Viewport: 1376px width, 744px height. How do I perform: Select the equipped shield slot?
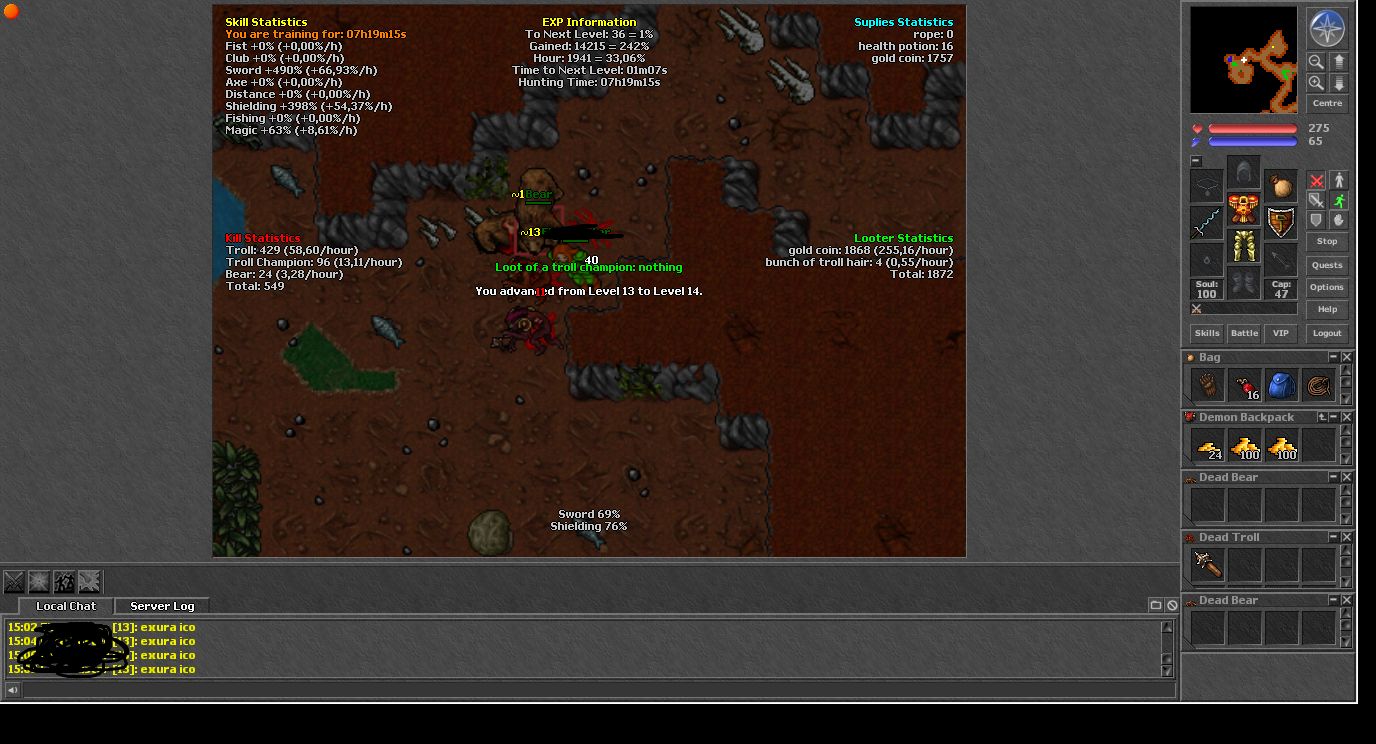coord(1281,222)
